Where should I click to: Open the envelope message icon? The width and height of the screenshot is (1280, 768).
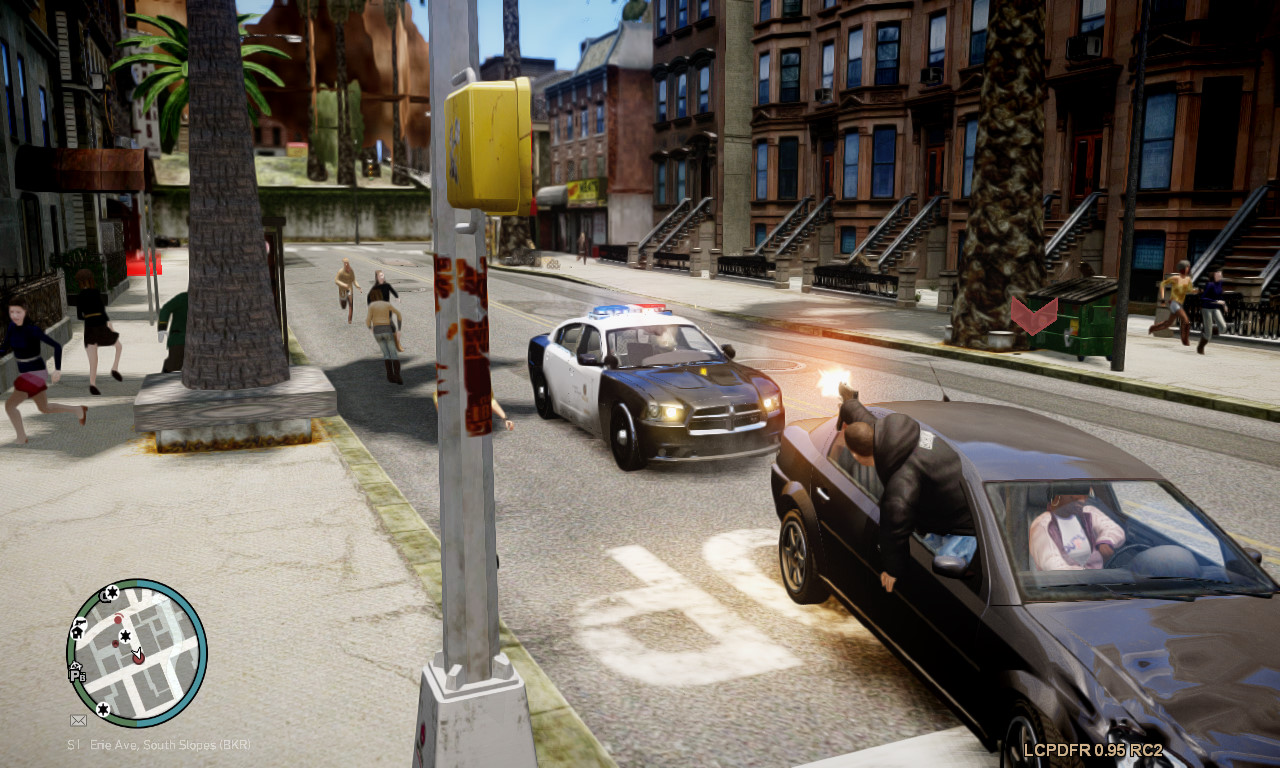(78, 720)
